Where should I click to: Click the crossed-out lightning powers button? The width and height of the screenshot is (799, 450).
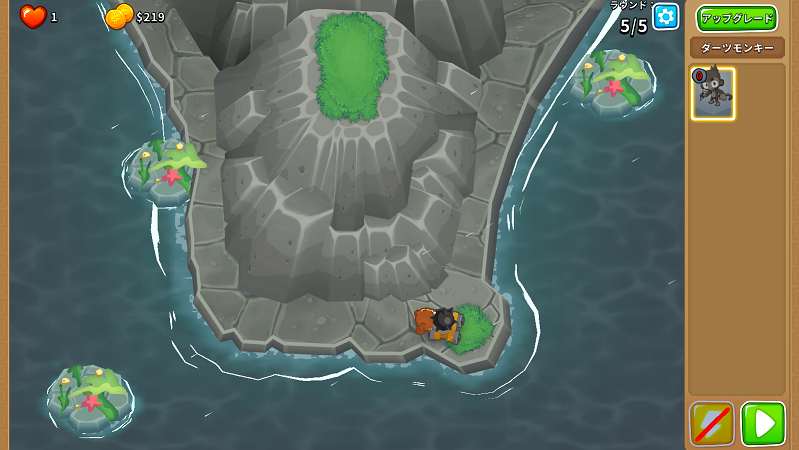[x=712, y=423]
